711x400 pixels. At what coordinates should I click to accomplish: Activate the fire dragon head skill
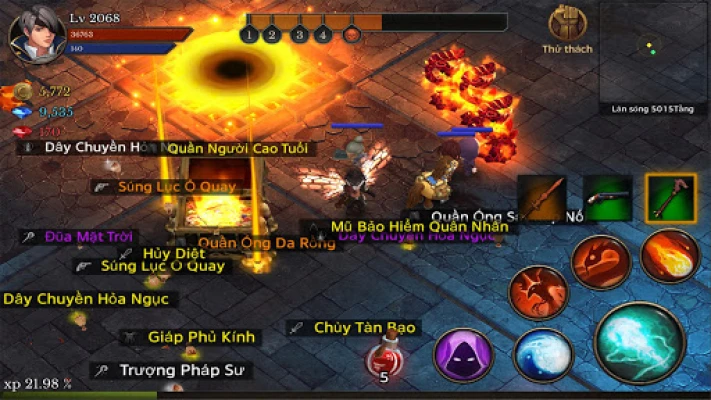tap(600, 263)
